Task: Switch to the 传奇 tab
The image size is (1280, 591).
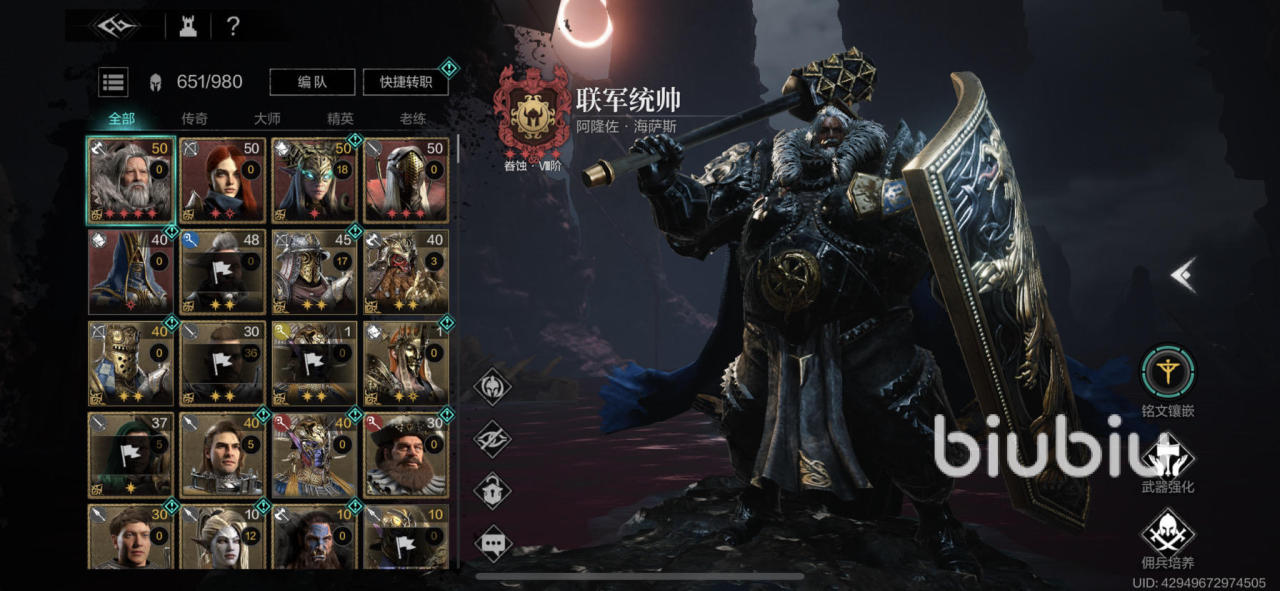Action: [x=194, y=118]
